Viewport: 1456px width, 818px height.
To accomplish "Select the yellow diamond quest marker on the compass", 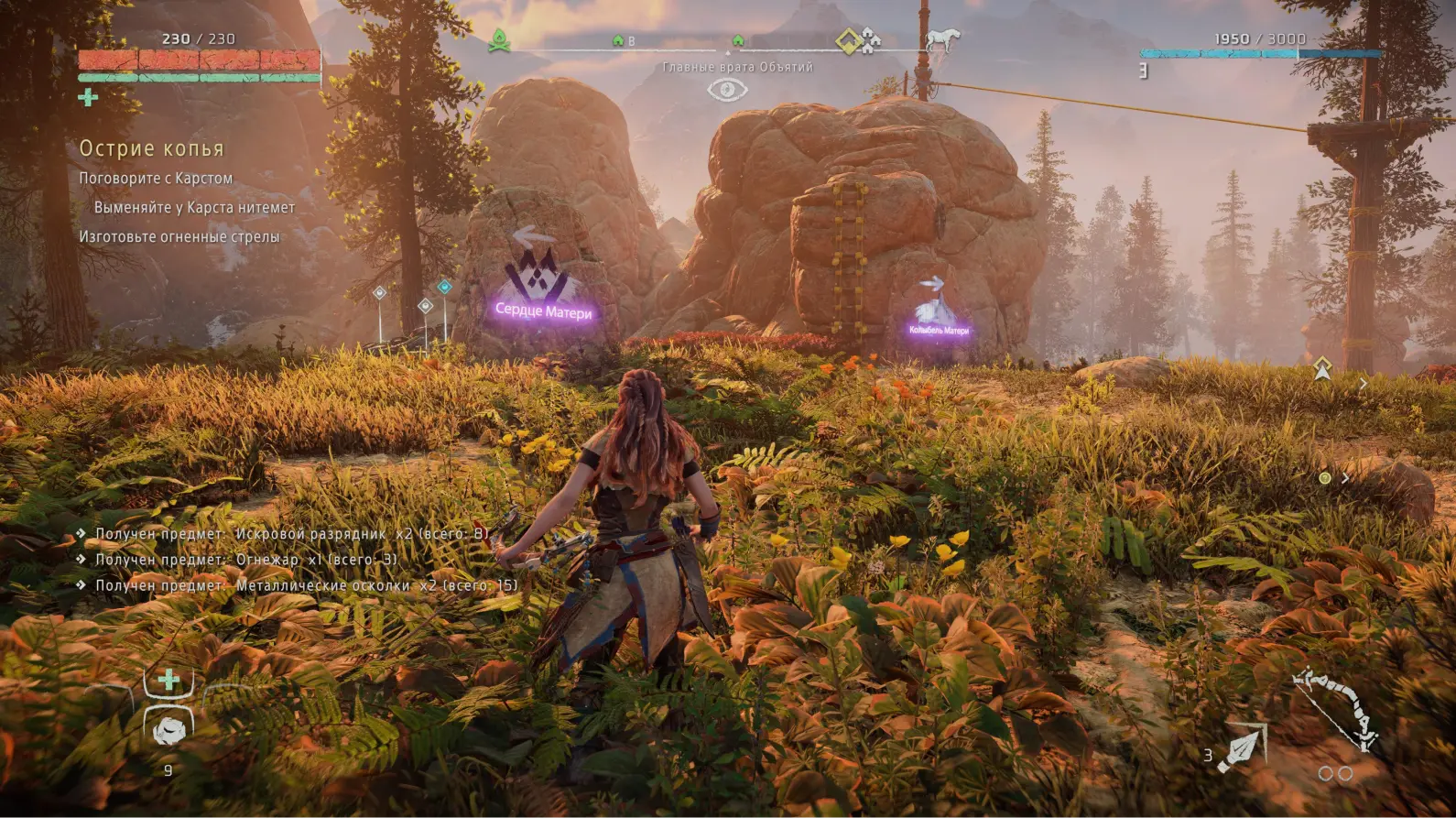I will click(848, 41).
